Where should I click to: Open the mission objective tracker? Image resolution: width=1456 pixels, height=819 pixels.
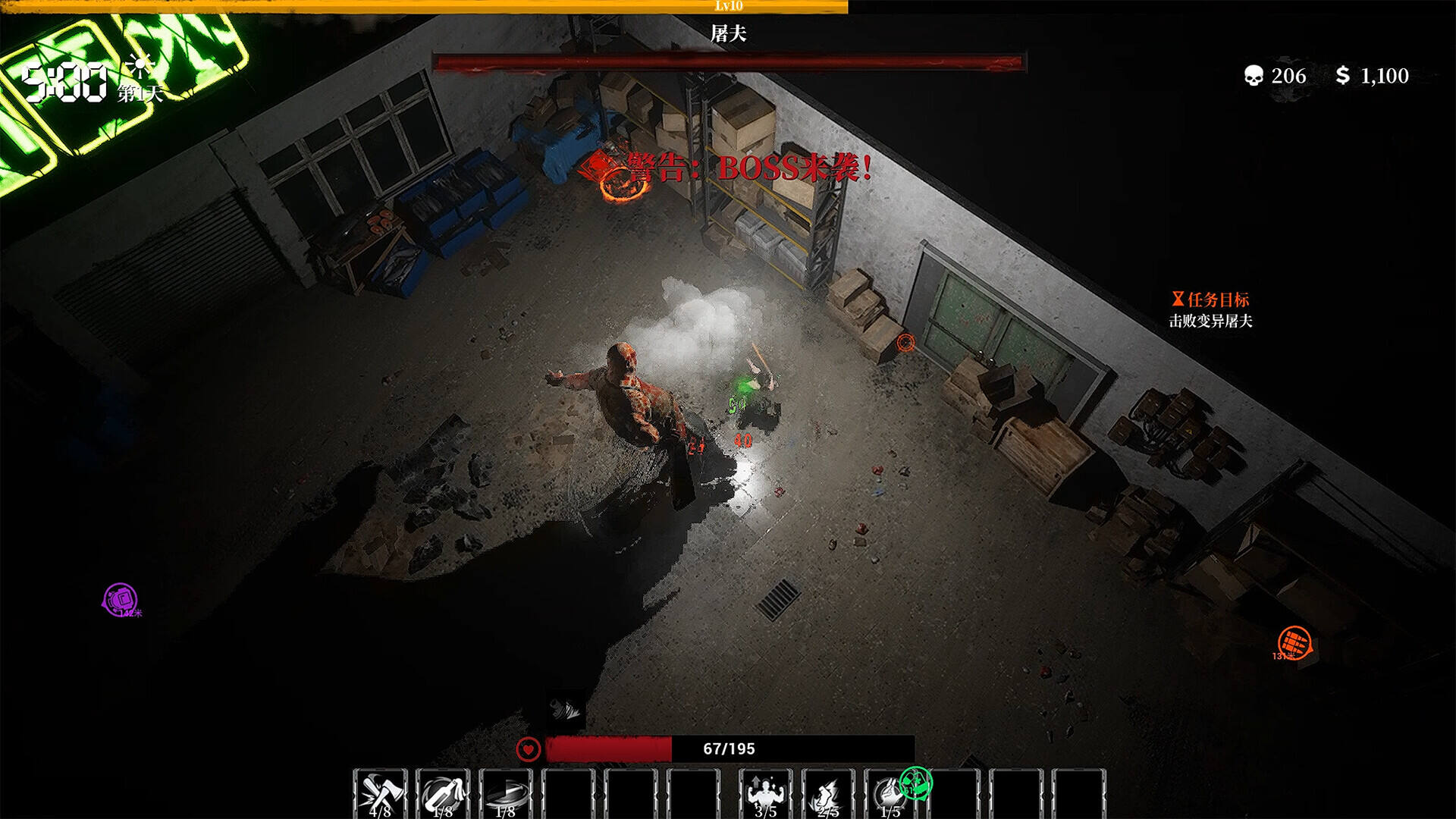point(1210,309)
